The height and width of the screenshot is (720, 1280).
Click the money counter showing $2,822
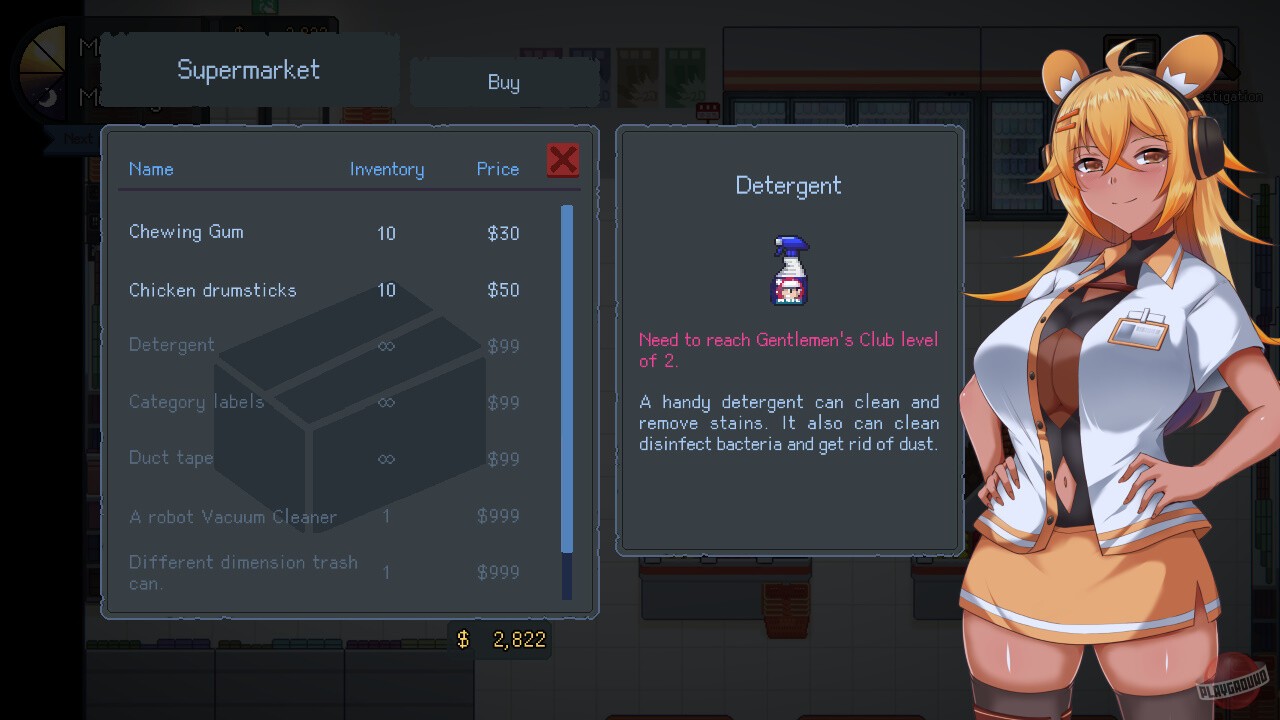click(500, 639)
